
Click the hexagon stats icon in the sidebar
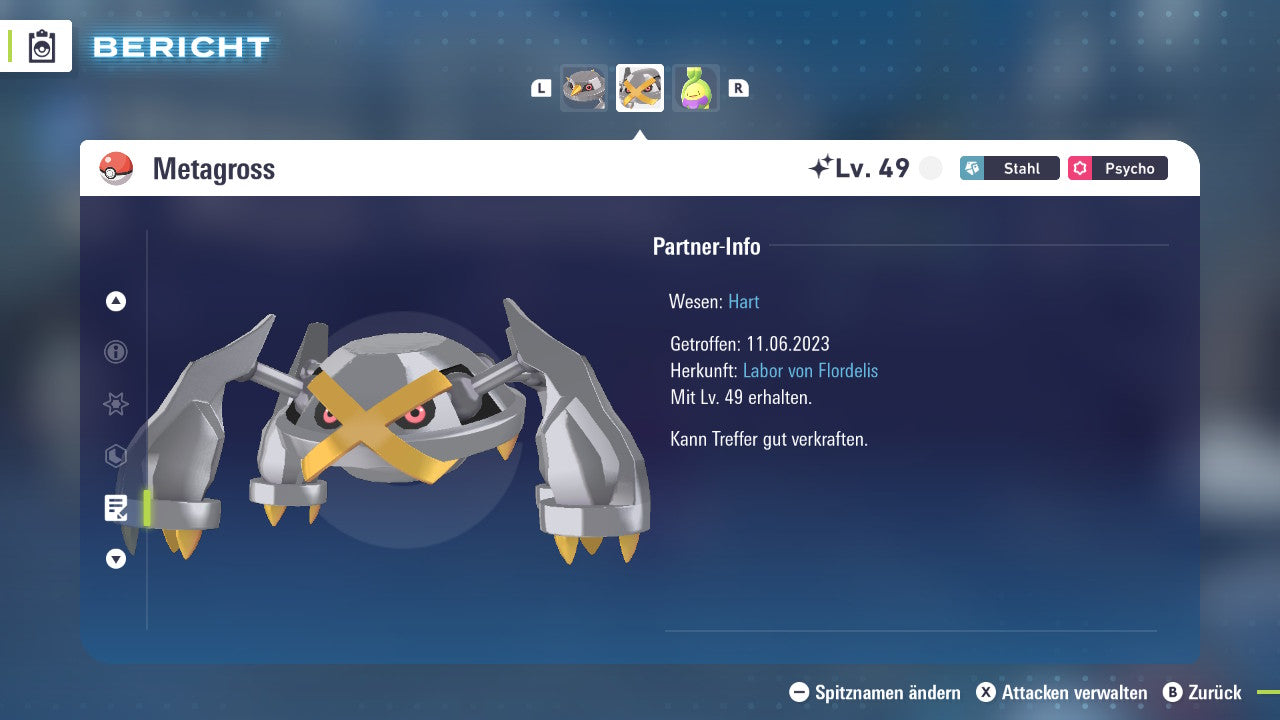tap(115, 456)
